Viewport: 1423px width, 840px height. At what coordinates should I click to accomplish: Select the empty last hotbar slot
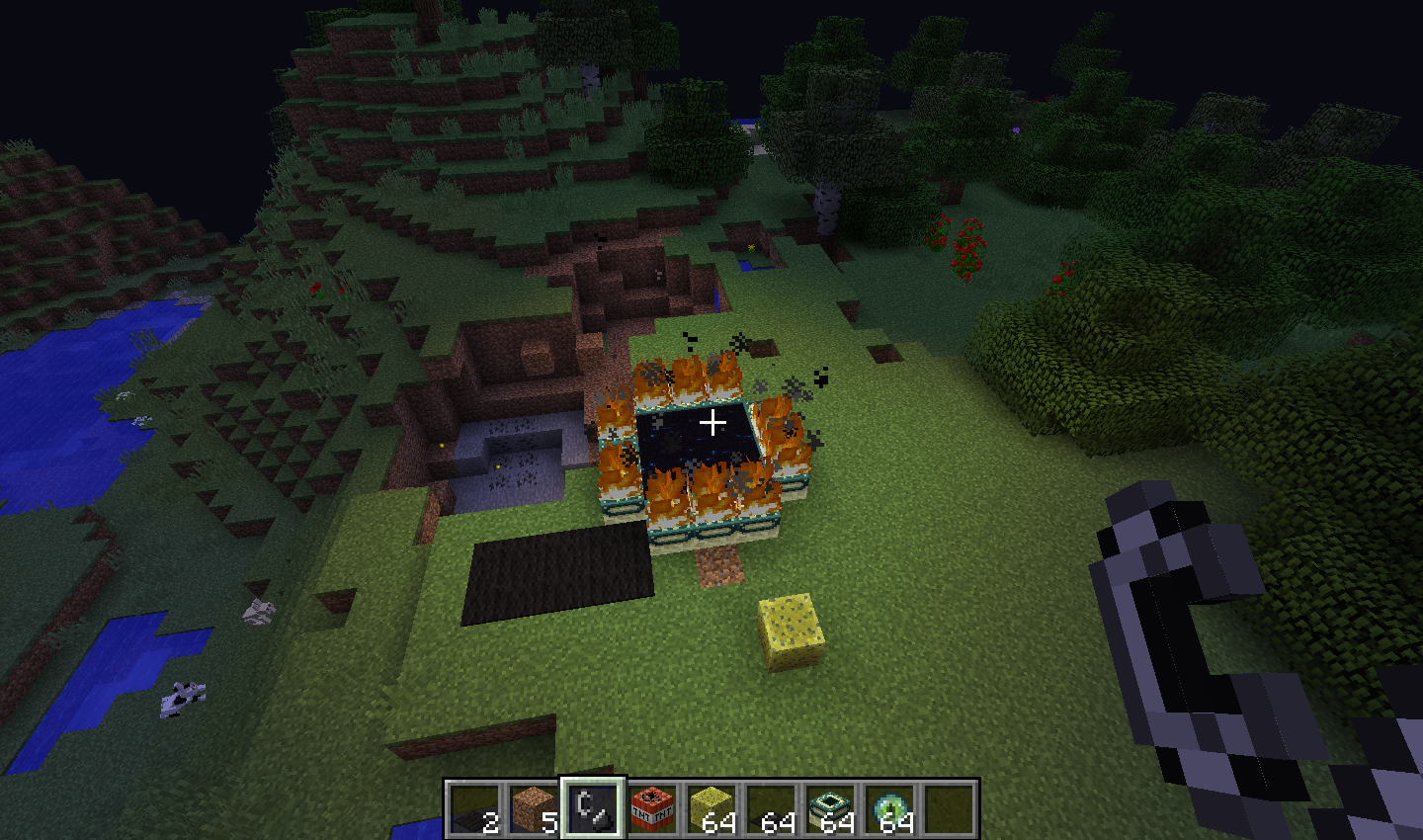949,808
